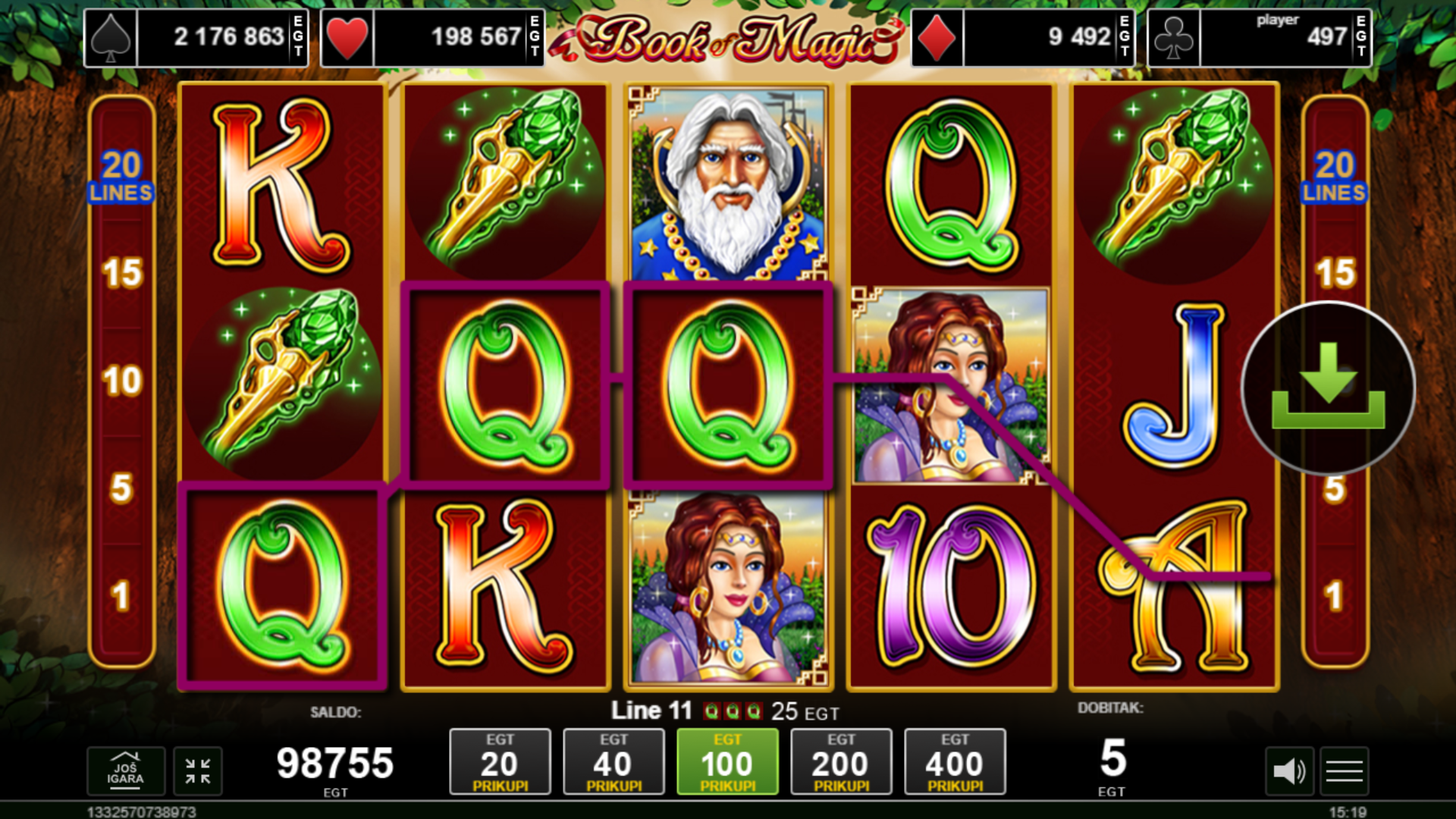
Task: Toggle the sound speaker icon
Action: pyautogui.click(x=1288, y=771)
